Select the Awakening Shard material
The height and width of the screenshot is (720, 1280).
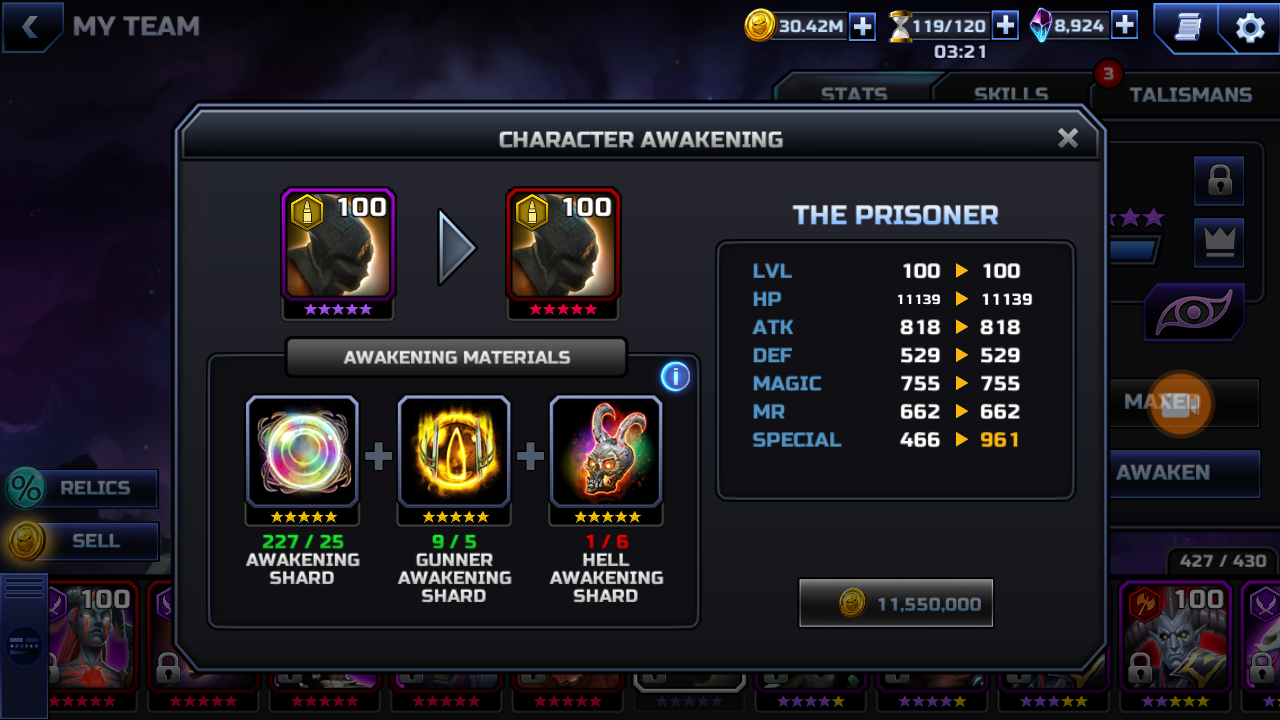tap(302, 452)
